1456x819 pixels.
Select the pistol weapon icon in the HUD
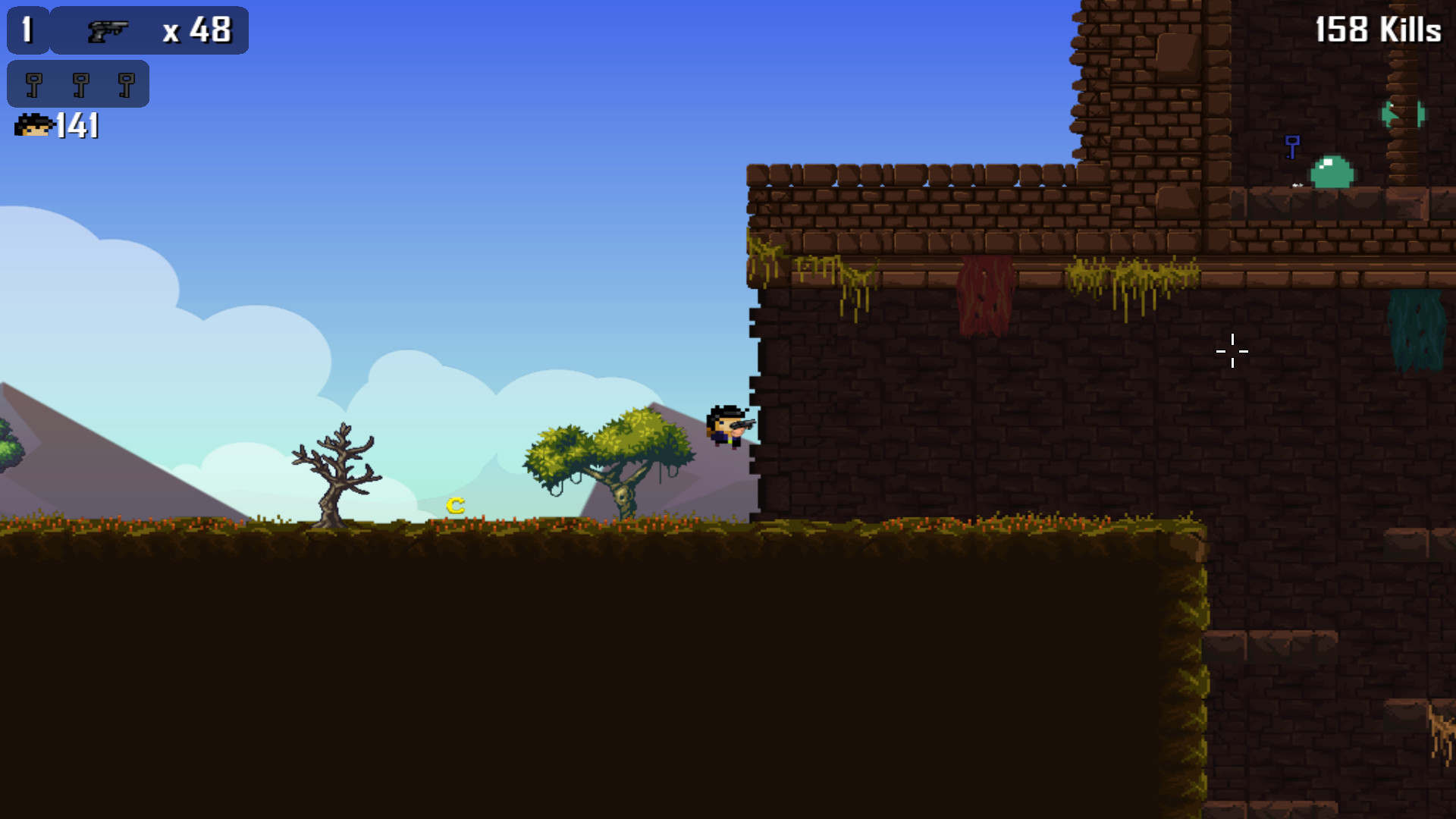click(x=106, y=30)
